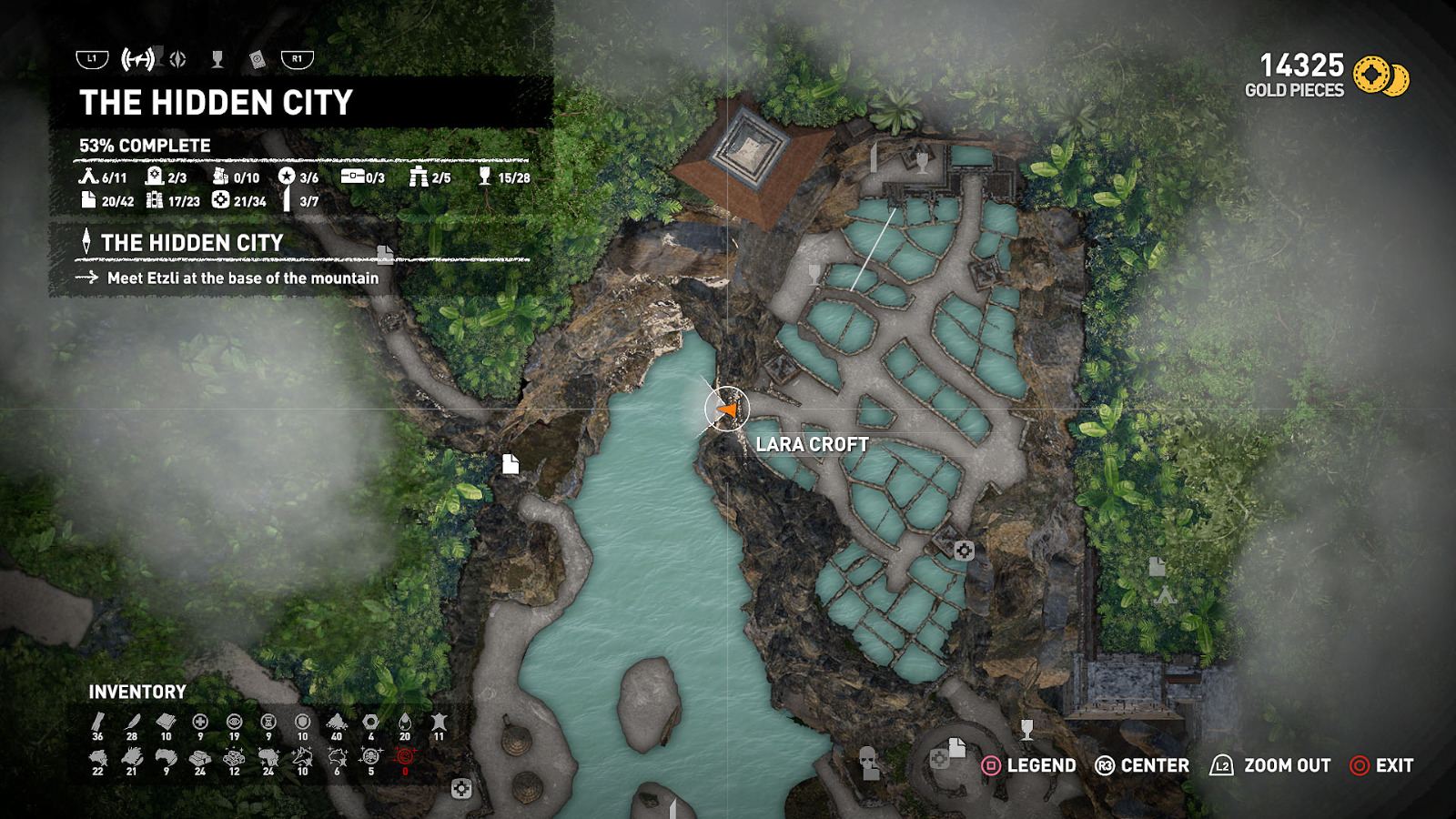Image resolution: width=1456 pixels, height=819 pixels.
Task: Select the map tab icon
Action: coord(138,60)
